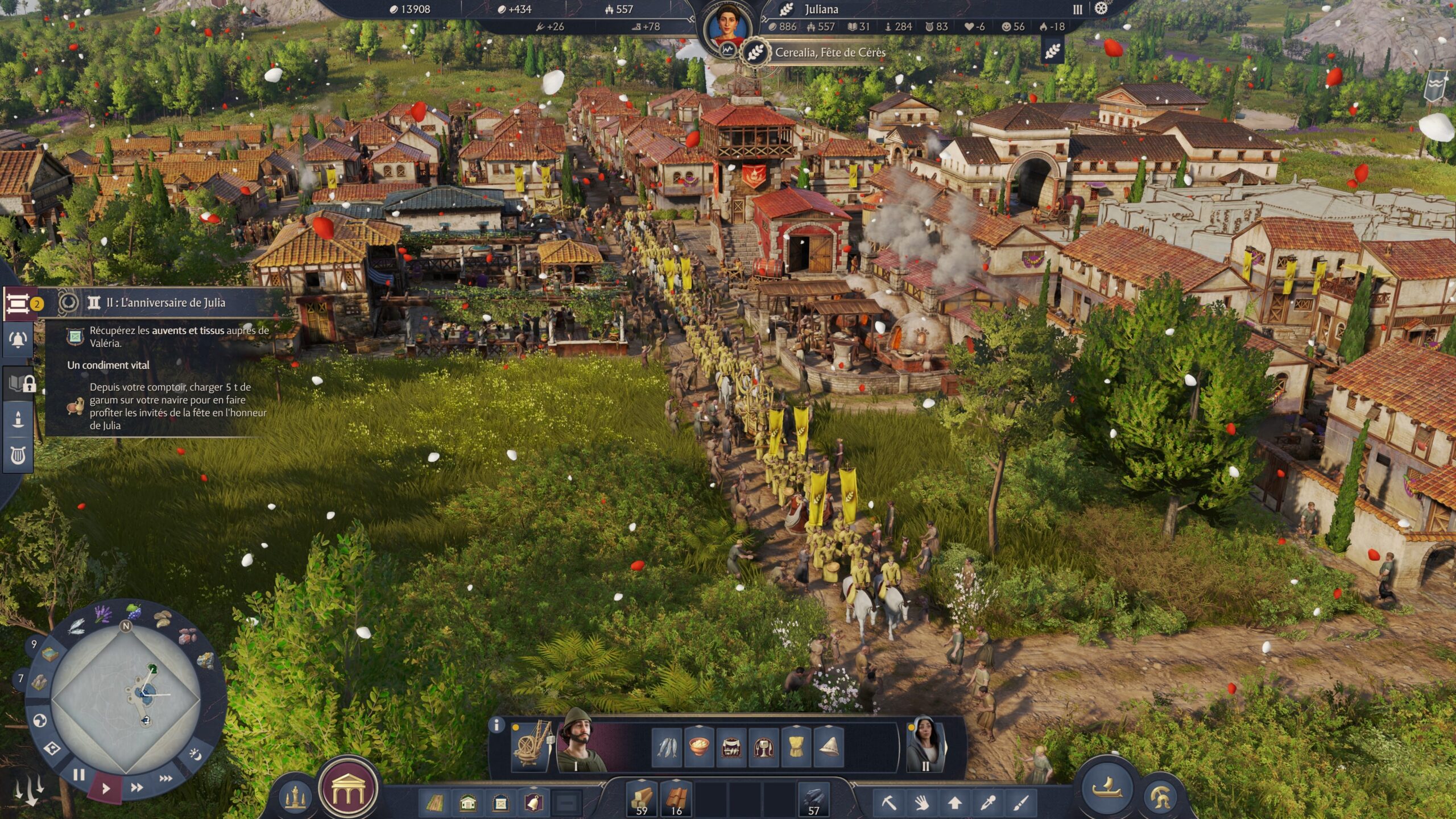Open the settings gear menu
This screenshot has width=1456, height=819.
coord(1102,9)
